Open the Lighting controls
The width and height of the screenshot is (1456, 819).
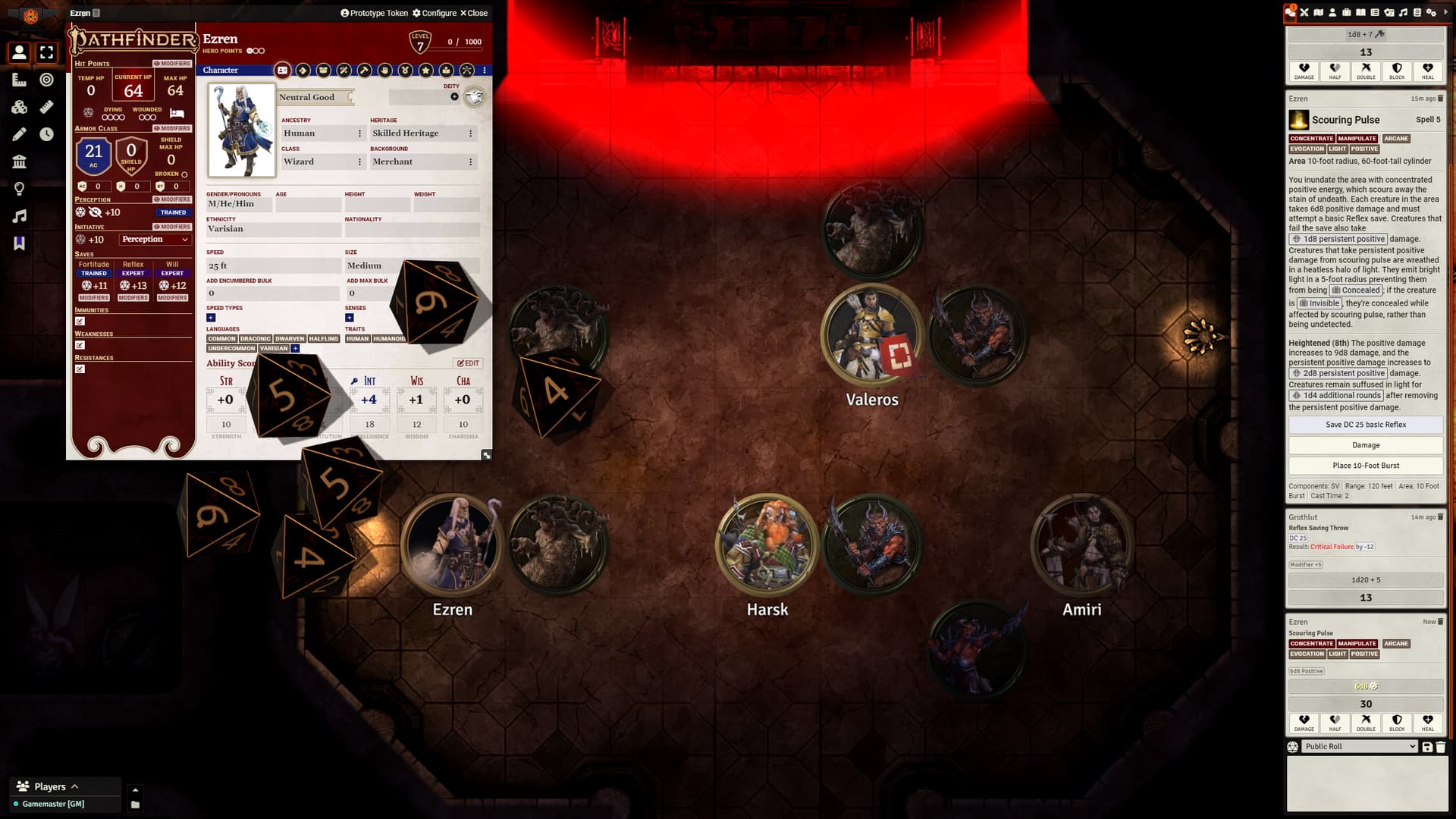[x=20, y=187]
